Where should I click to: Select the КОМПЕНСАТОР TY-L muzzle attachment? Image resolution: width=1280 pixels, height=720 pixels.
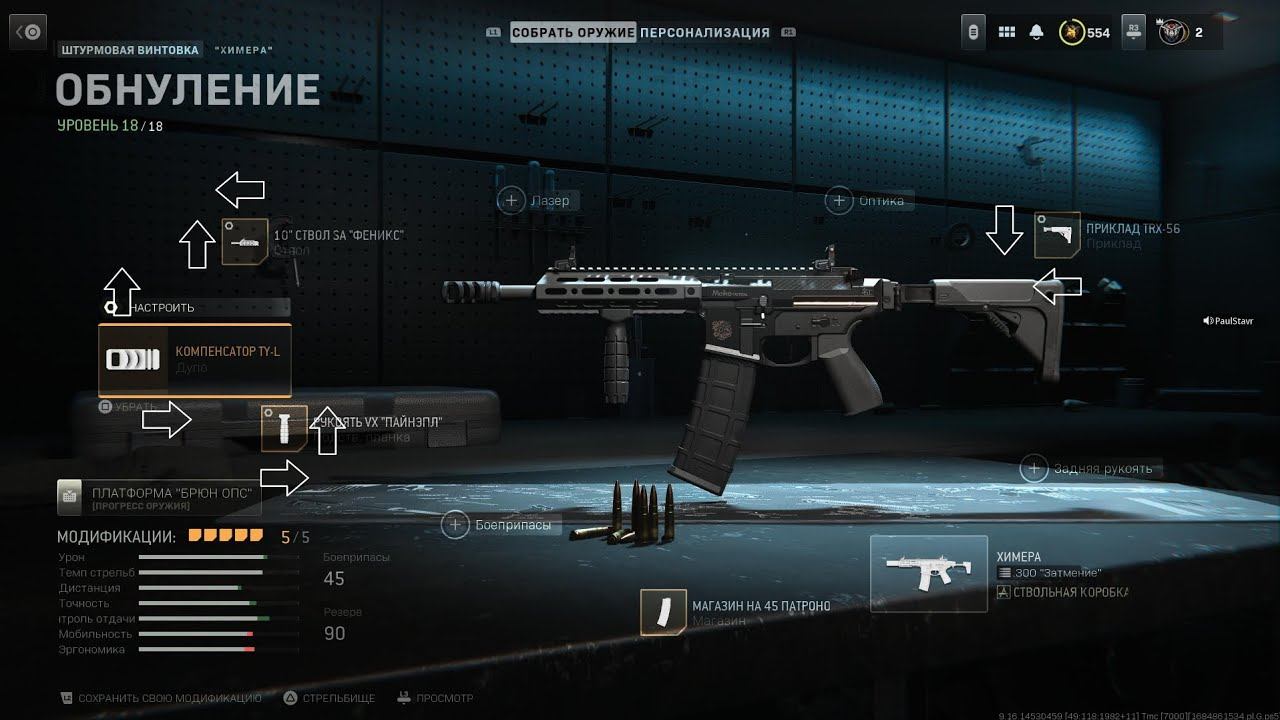[195, 360]
